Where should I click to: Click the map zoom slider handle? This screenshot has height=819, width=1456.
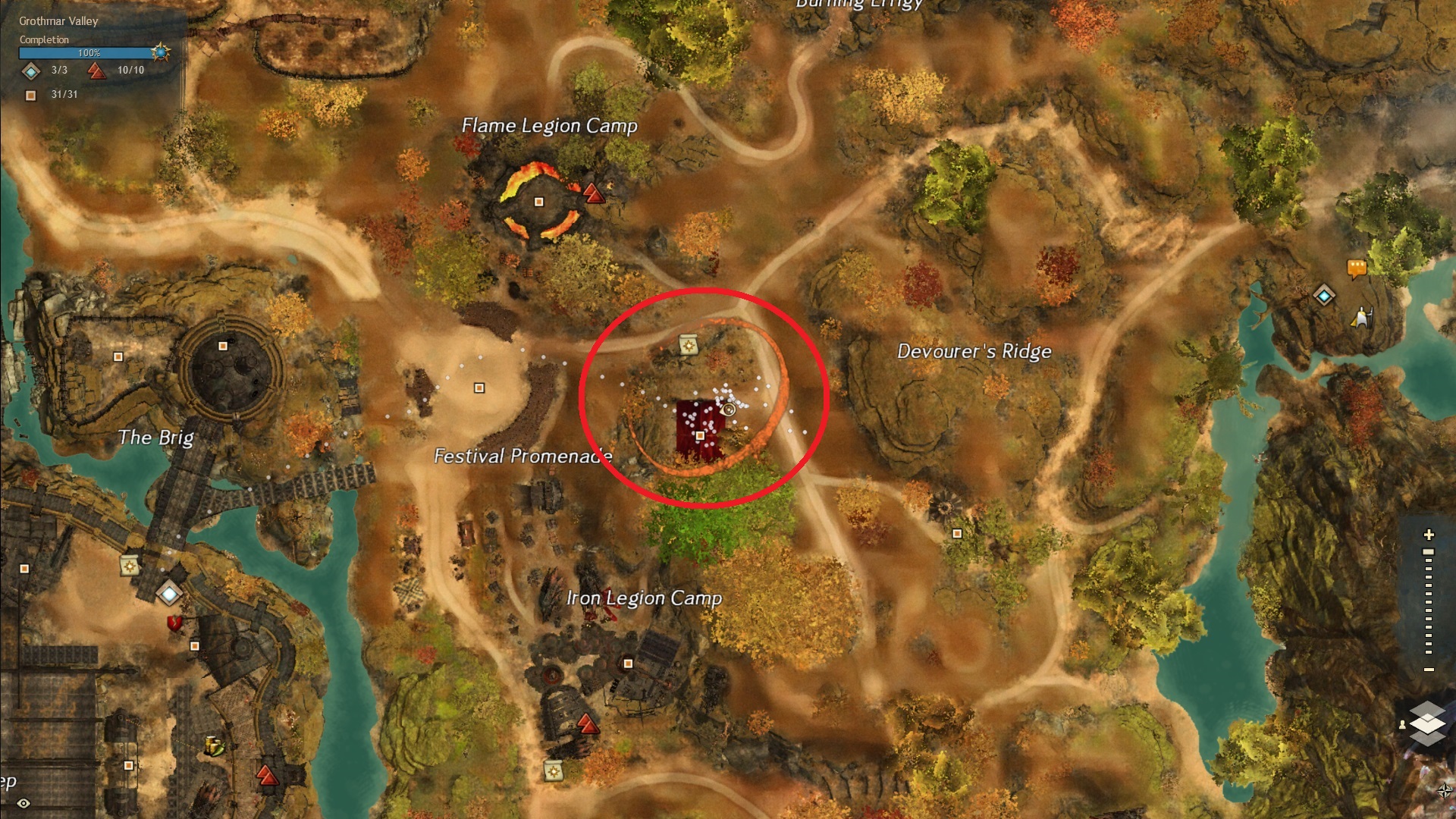point(1429,552)
